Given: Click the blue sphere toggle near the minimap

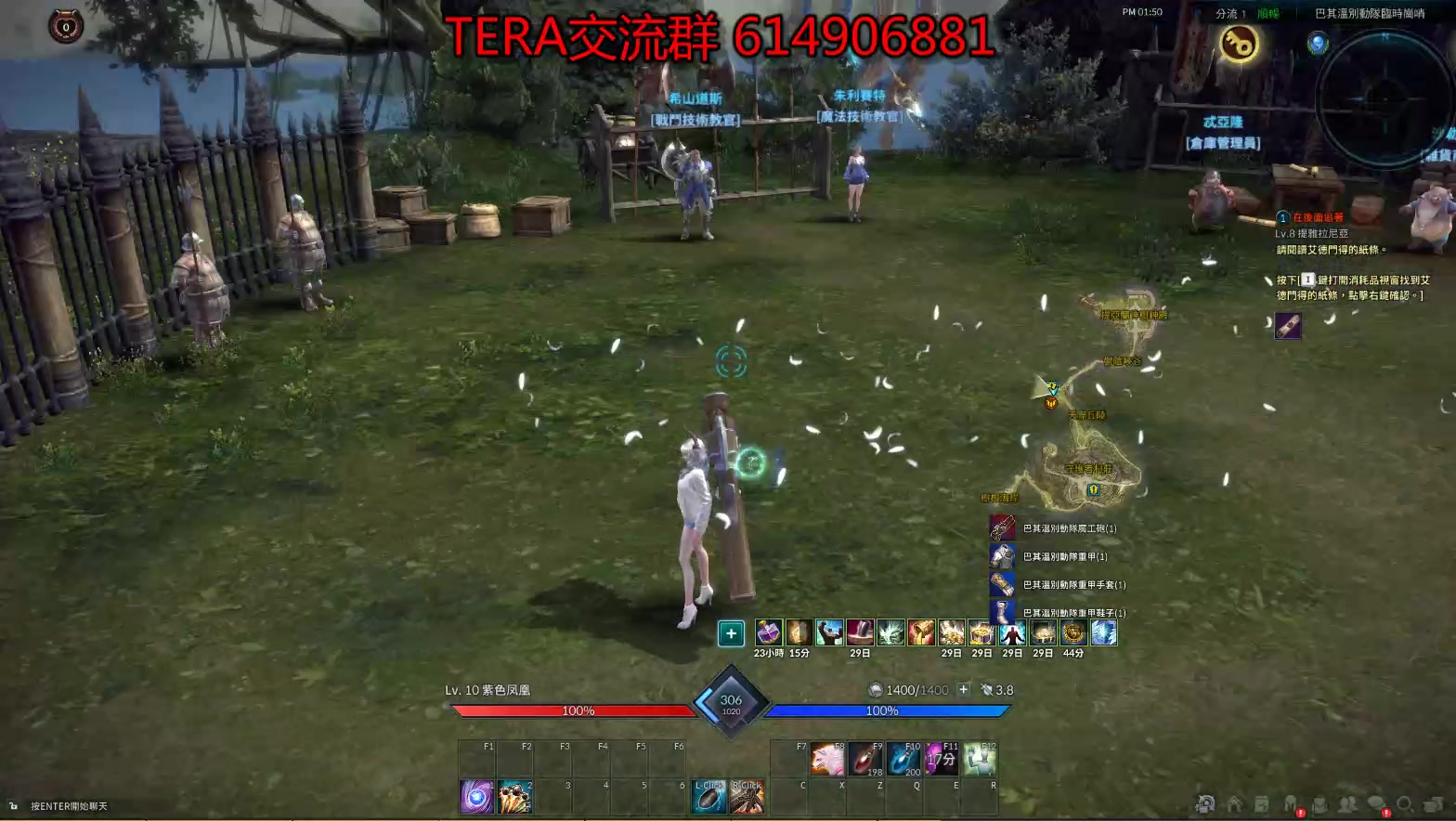Looking at the screenshot, I should pos(1318,45).
